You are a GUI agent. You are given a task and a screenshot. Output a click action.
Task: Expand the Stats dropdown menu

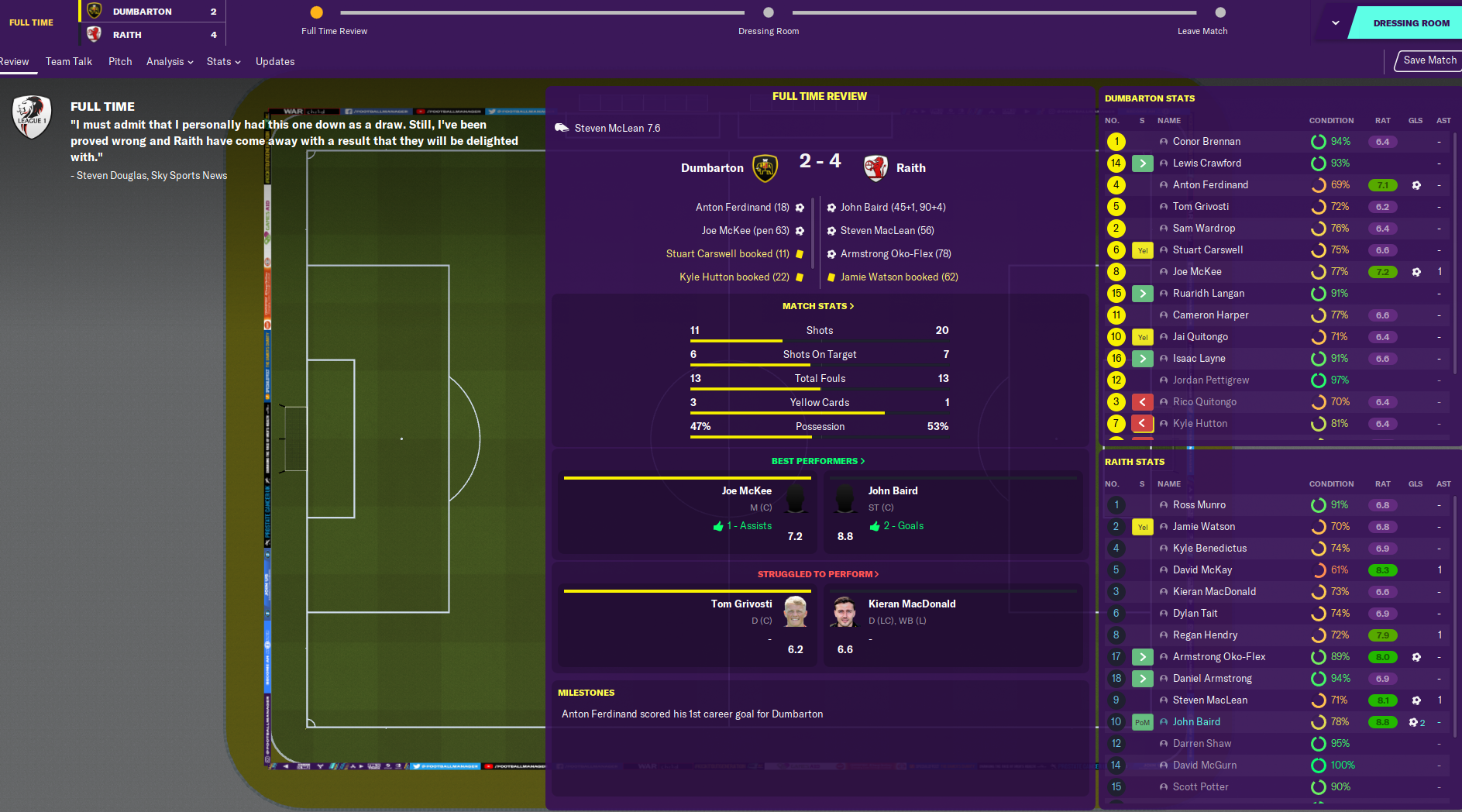(x=223, y=62)
